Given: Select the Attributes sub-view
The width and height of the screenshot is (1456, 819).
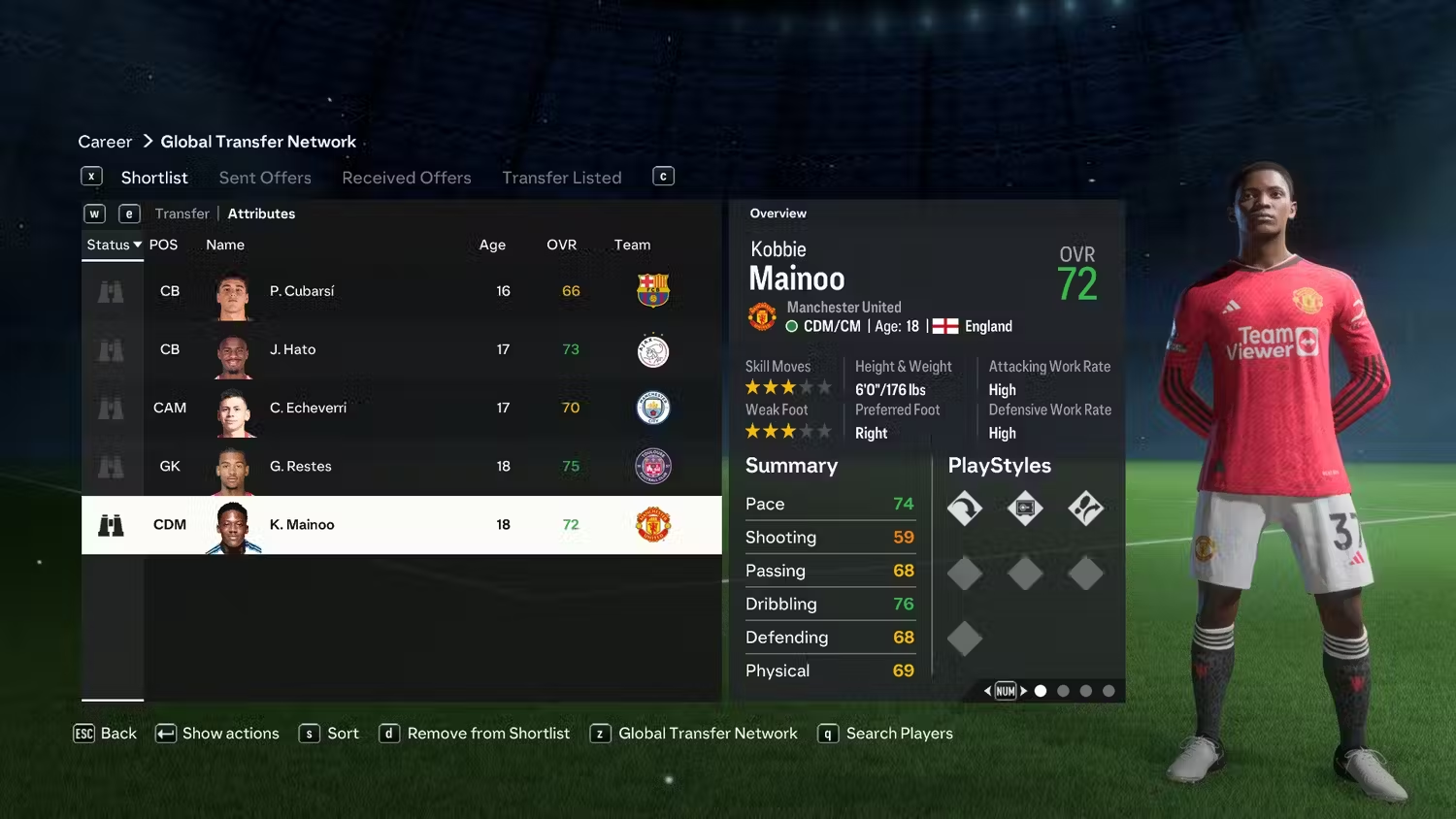Looking at the screenshot, I should pos(261,213).
